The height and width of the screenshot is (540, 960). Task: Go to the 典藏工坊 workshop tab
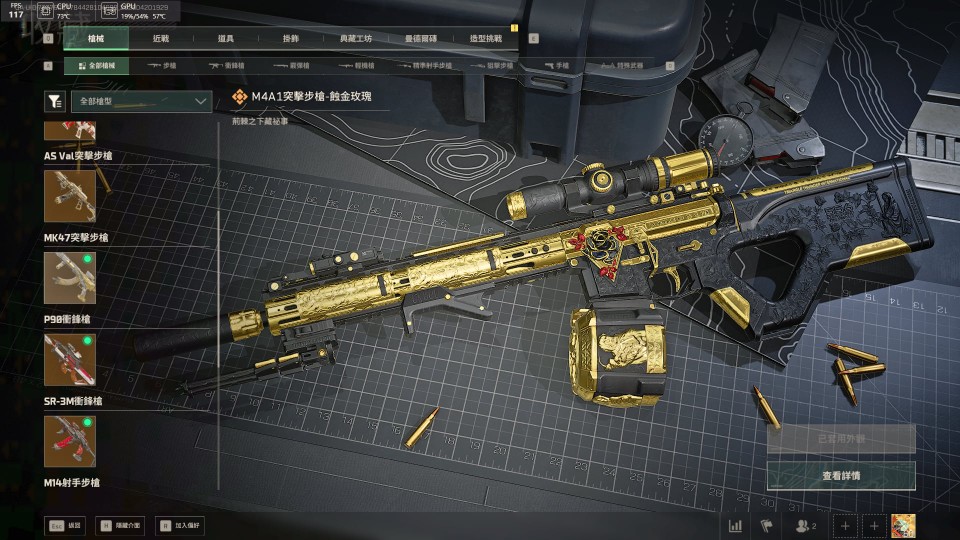tap(356, 39)
